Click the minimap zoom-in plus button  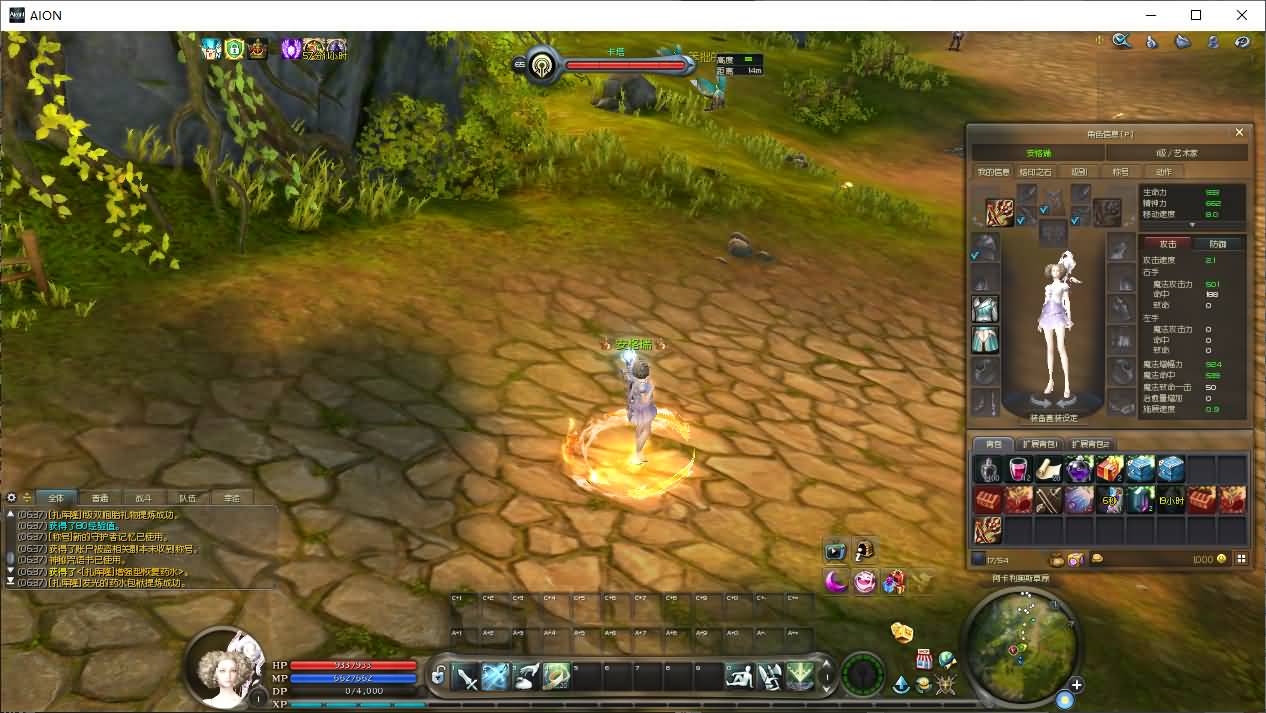click(1076, 685)
